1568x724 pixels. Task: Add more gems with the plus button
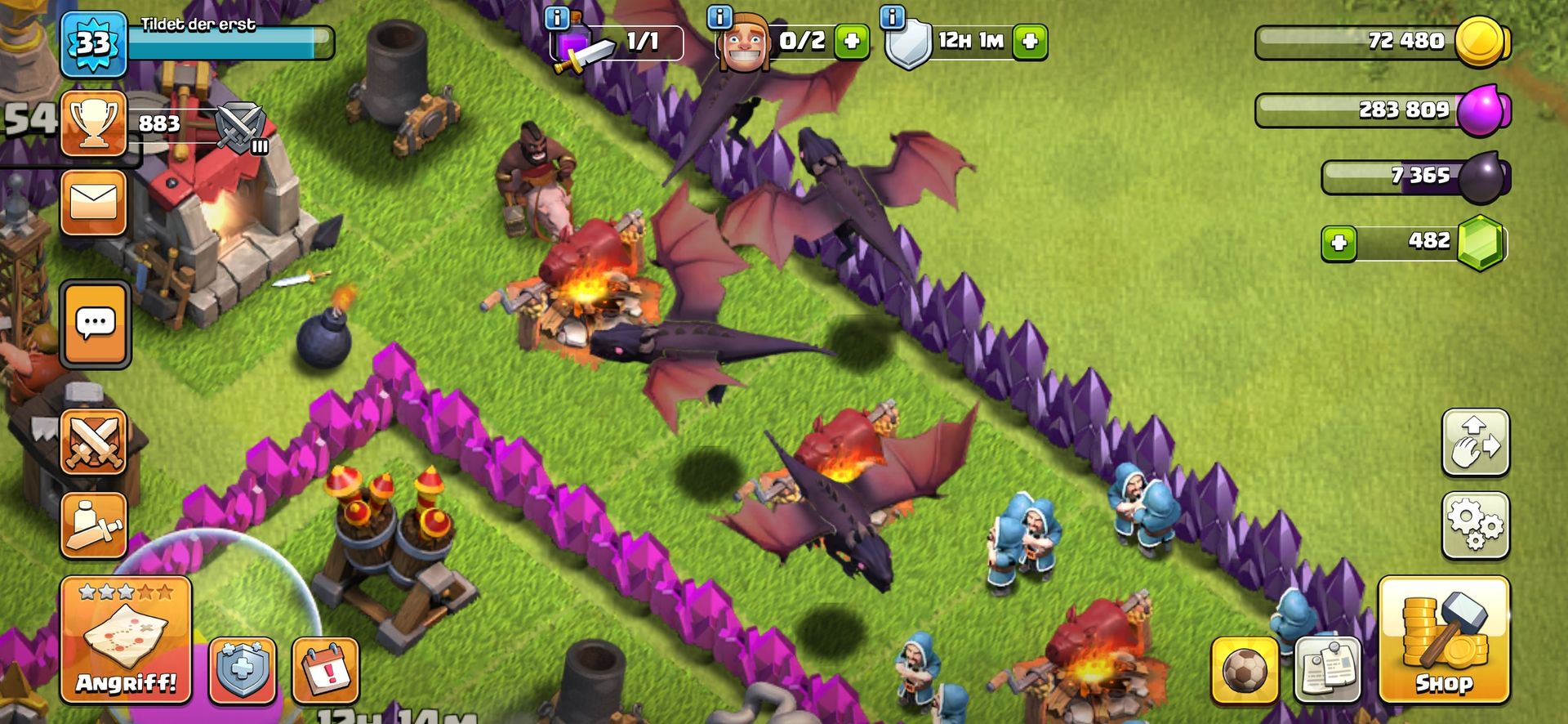point(1339,243)
